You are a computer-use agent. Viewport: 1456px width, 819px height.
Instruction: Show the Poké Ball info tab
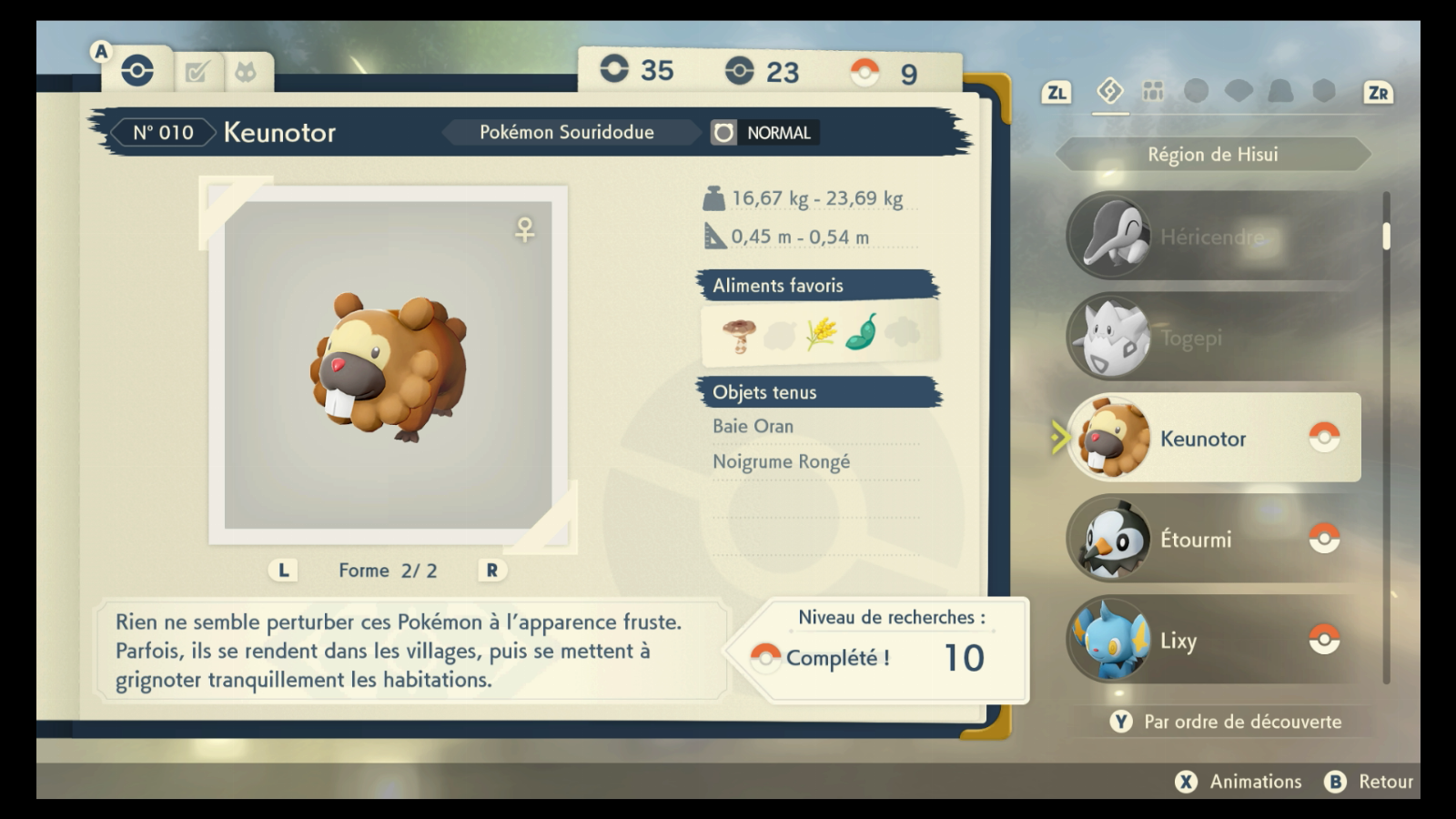[x=137, y=71]
